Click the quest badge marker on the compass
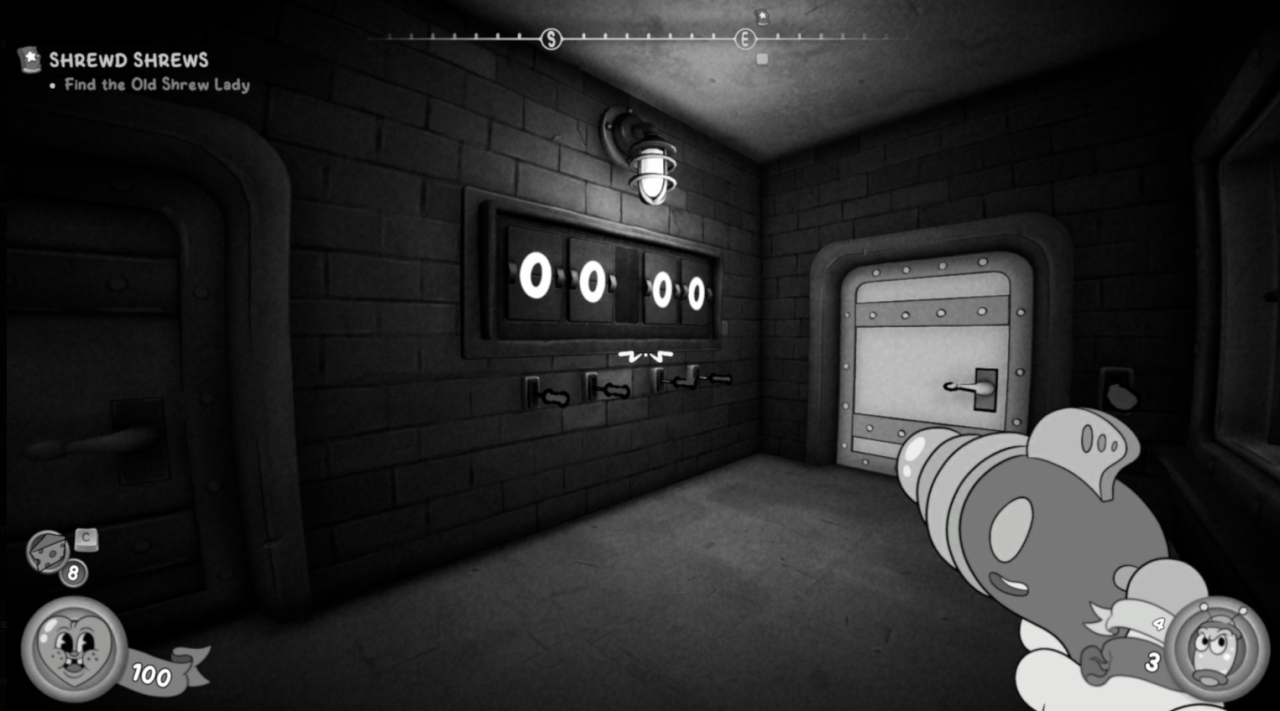Viewport: 1280px width, 711px height. (761, 16)
